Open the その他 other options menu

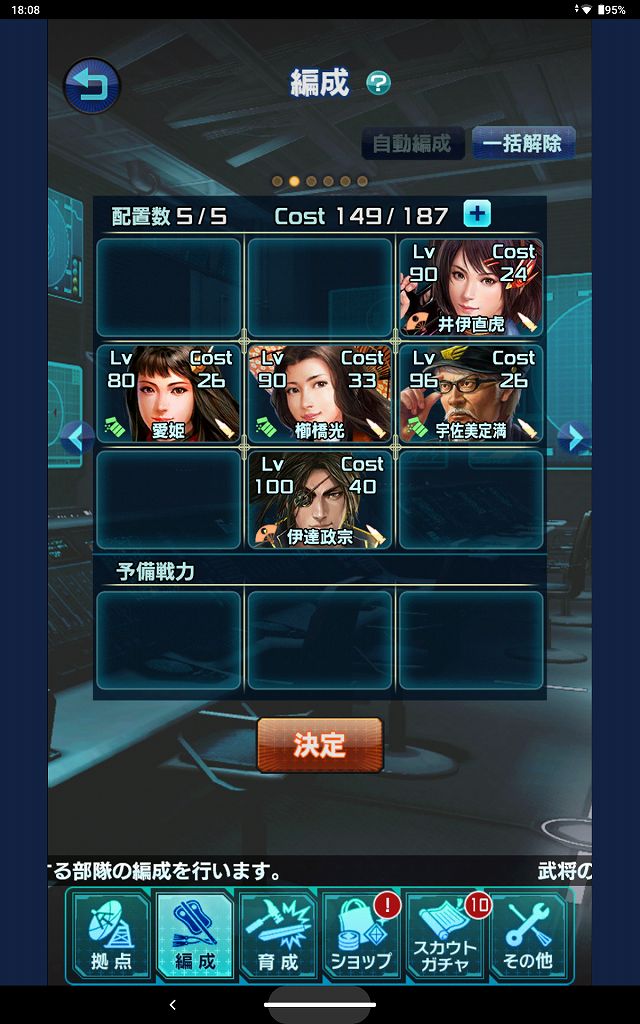529,935
